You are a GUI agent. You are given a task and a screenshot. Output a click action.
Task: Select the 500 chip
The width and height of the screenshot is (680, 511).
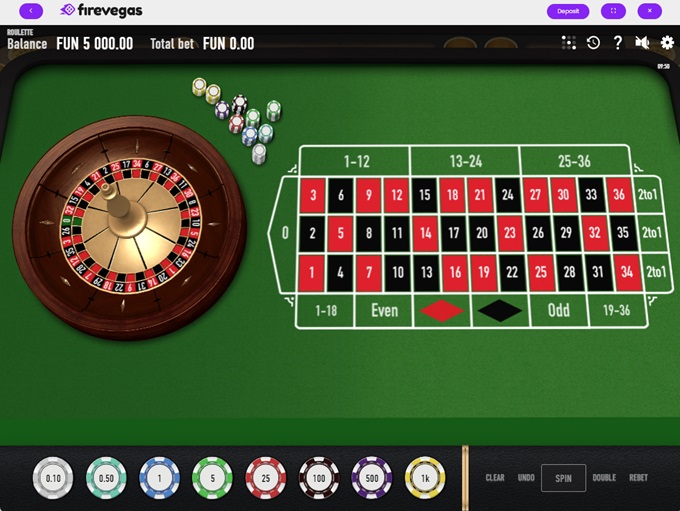(372, 478)
